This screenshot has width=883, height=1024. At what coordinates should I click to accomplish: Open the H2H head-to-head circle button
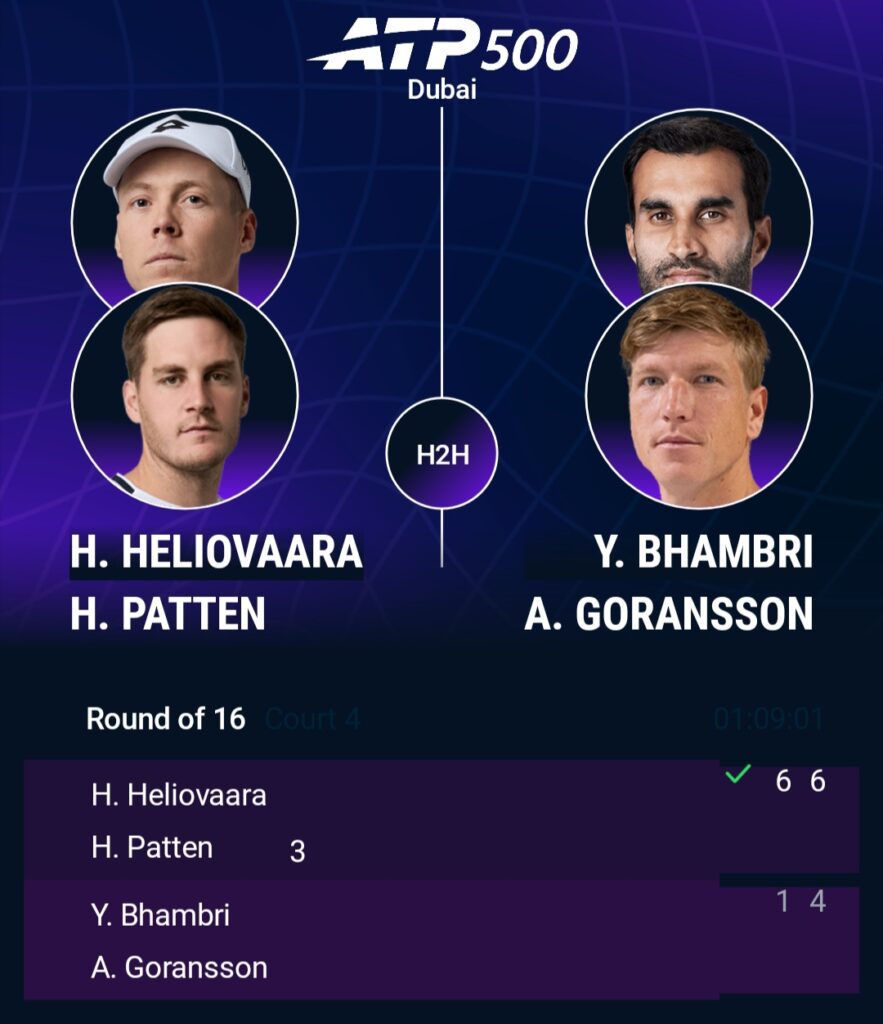441,454
